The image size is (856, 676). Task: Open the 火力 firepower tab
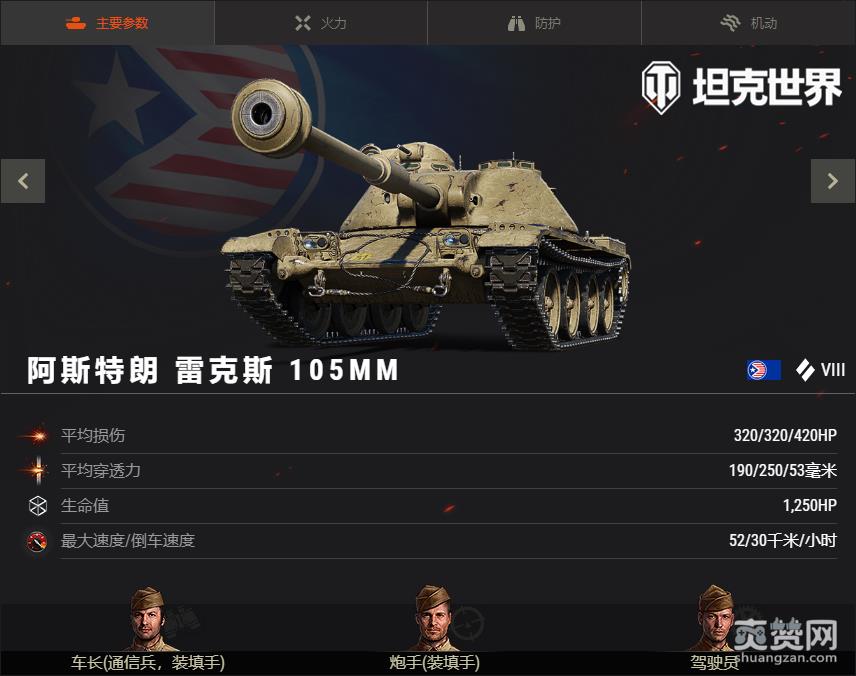(x=320, y=23)
